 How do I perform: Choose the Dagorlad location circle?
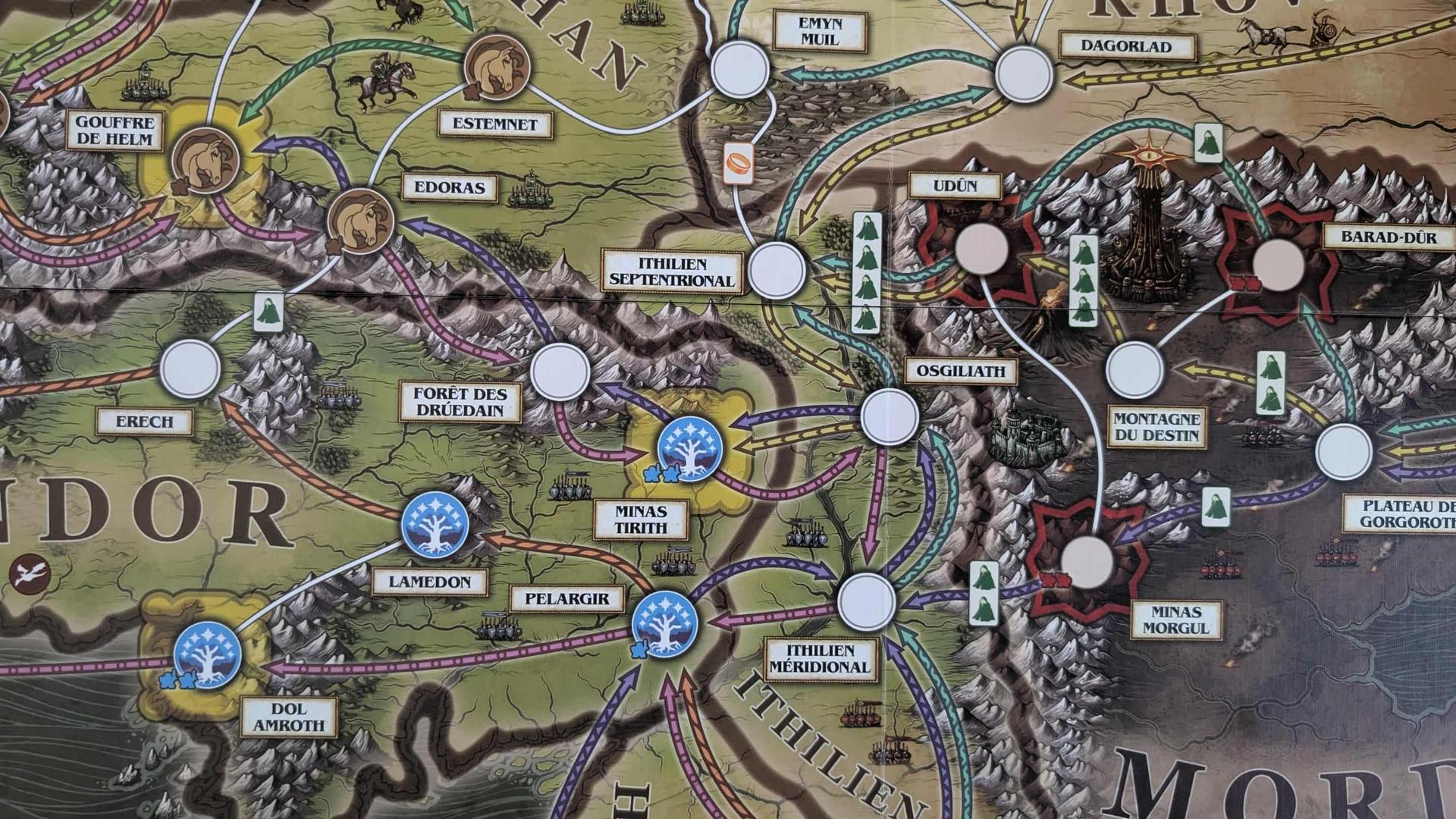tap(1024, 74)
